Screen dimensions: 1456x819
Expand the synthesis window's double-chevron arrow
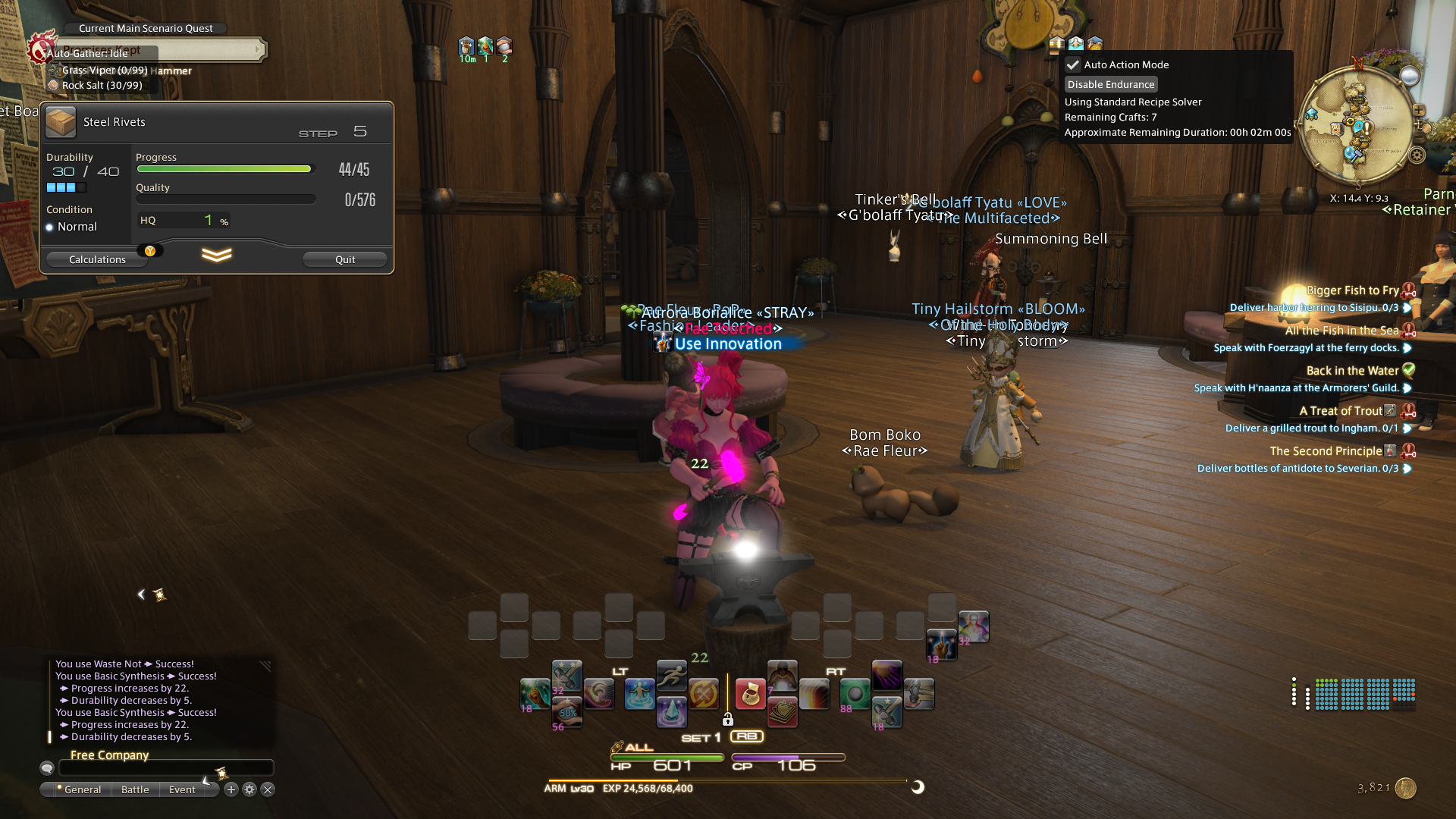(x=217, y=256)
